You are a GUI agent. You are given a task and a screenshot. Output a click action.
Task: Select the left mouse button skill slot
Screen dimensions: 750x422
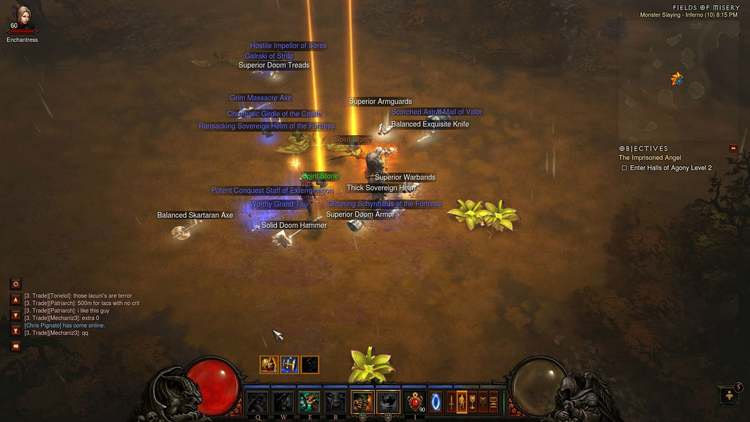click(x=361, y=402)
